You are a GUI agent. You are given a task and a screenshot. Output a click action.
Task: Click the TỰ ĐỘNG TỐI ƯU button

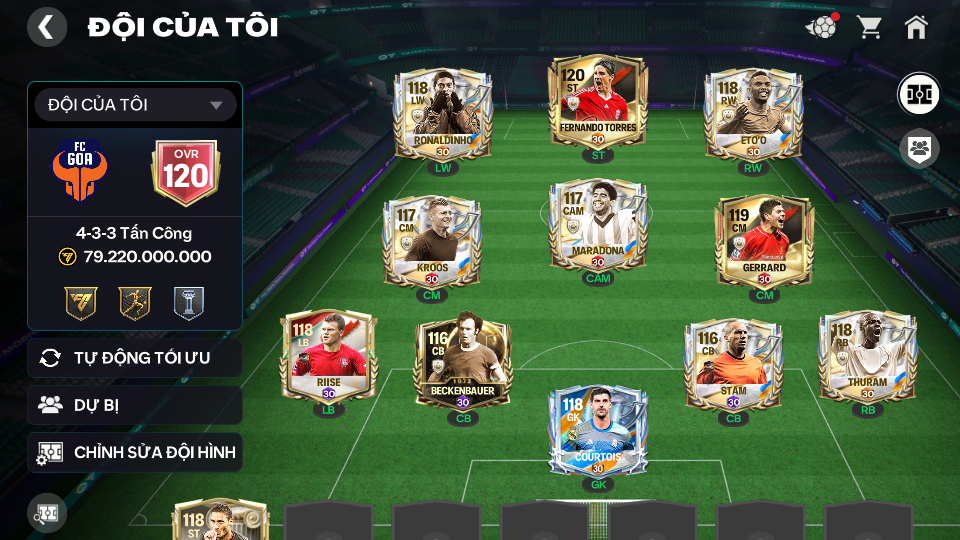[135, 358]
